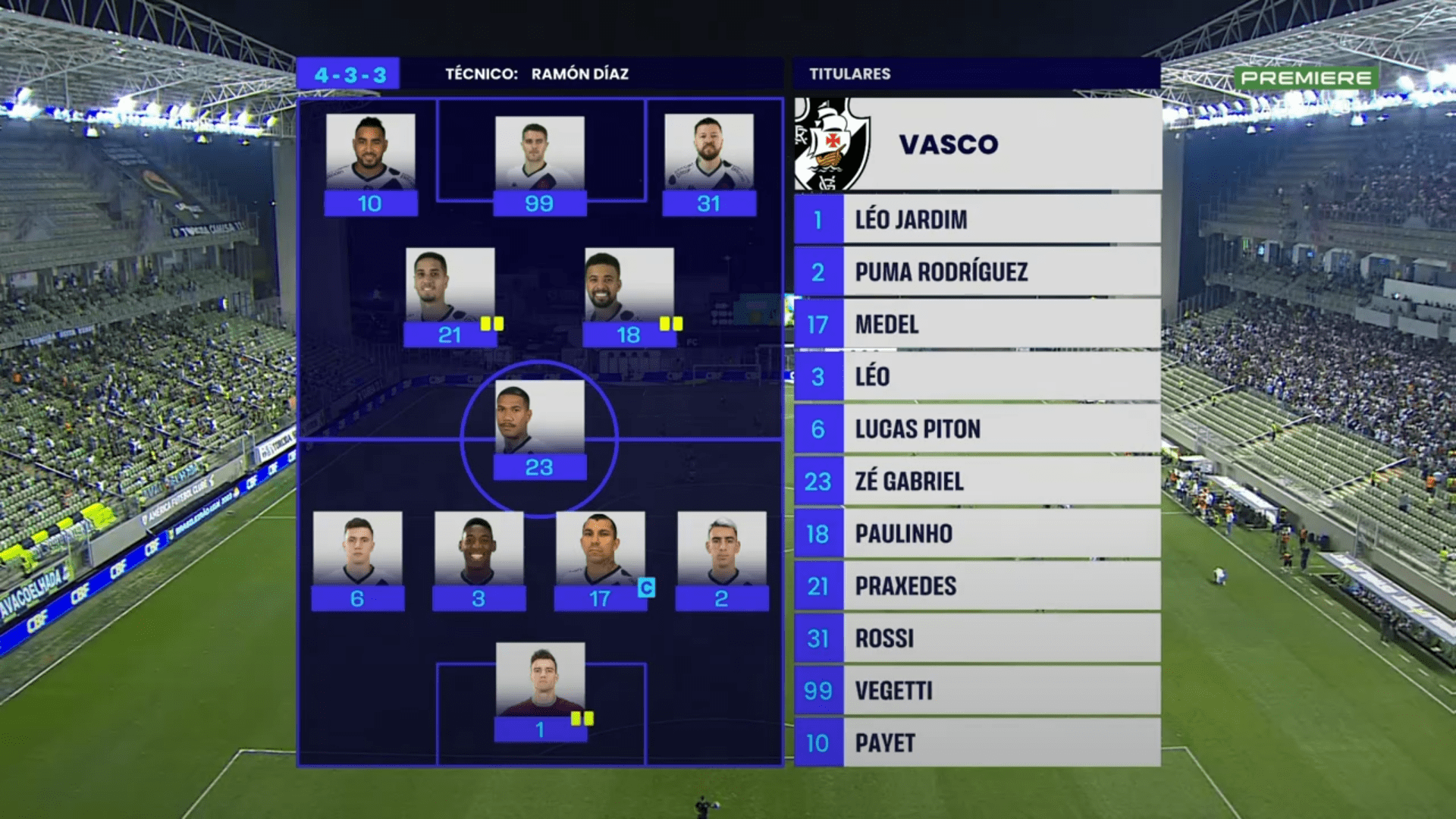Choose the Puma Rodríguez row
Screen dimensions: 1456x819
977,272
